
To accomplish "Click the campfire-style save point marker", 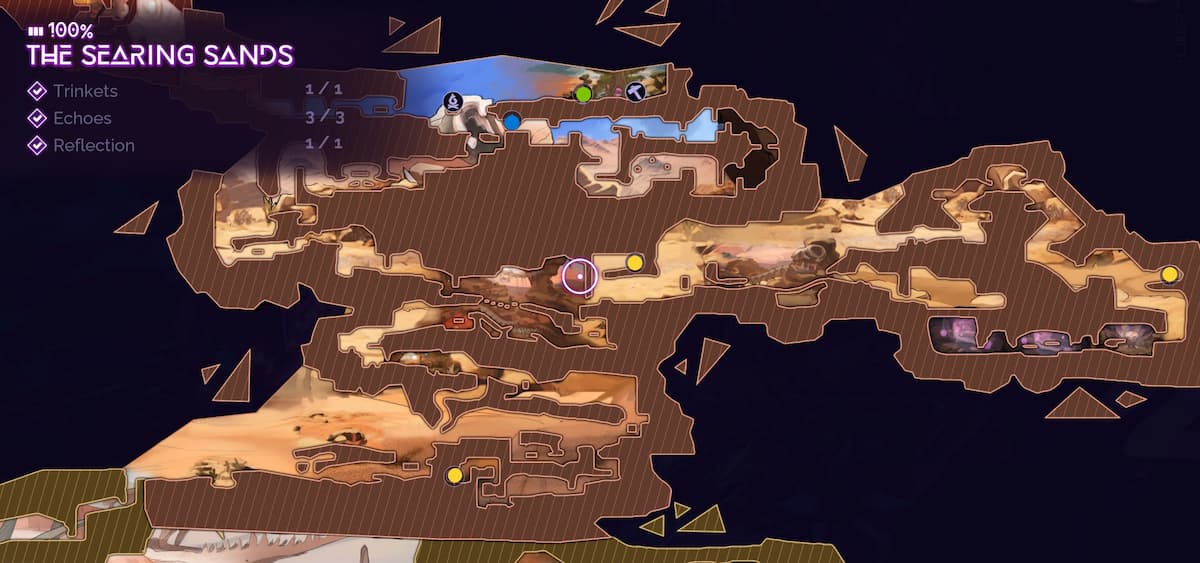I will pyautogui.click(x=454, y=101).
